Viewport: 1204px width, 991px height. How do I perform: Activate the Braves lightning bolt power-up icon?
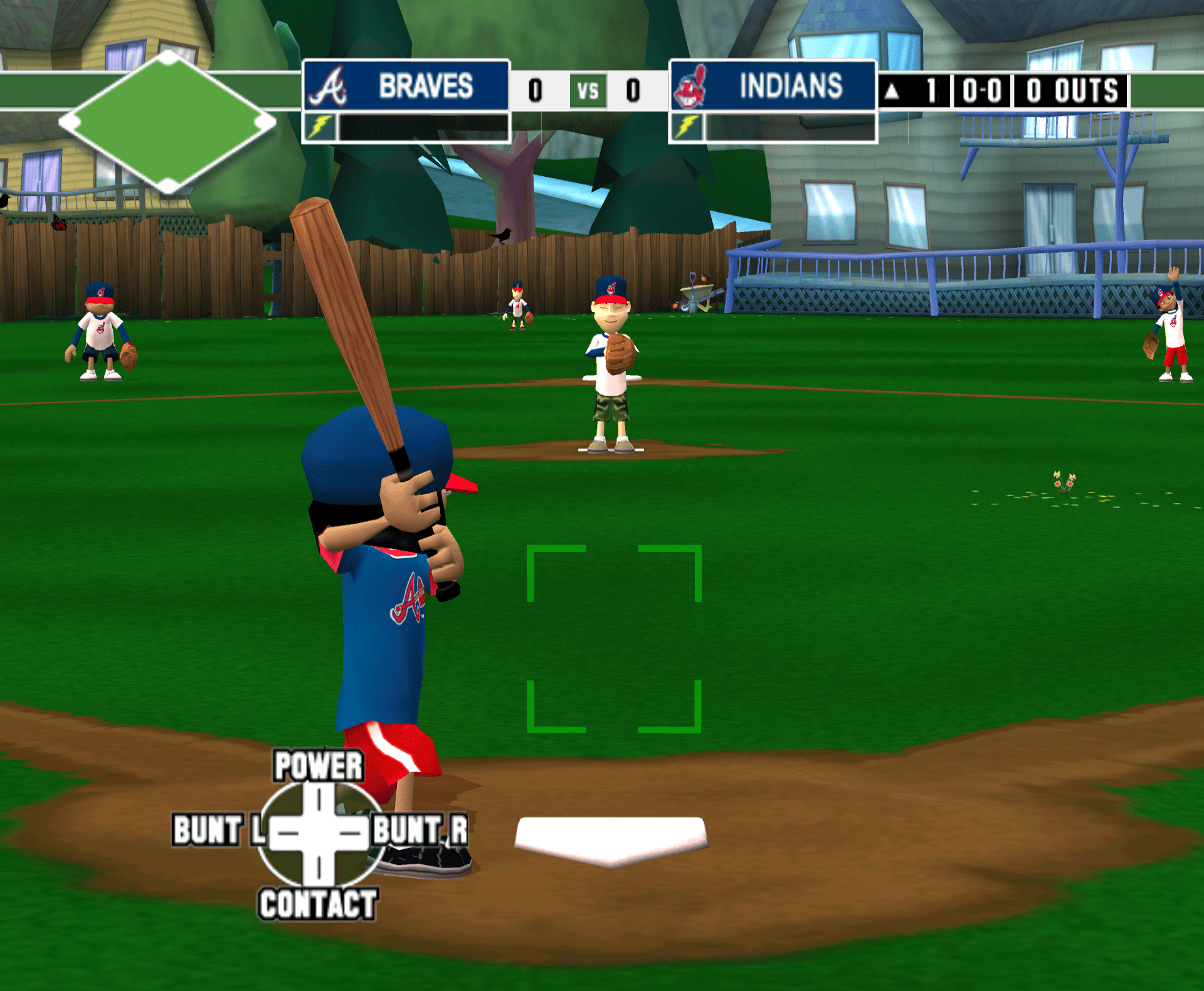(320, 127)
